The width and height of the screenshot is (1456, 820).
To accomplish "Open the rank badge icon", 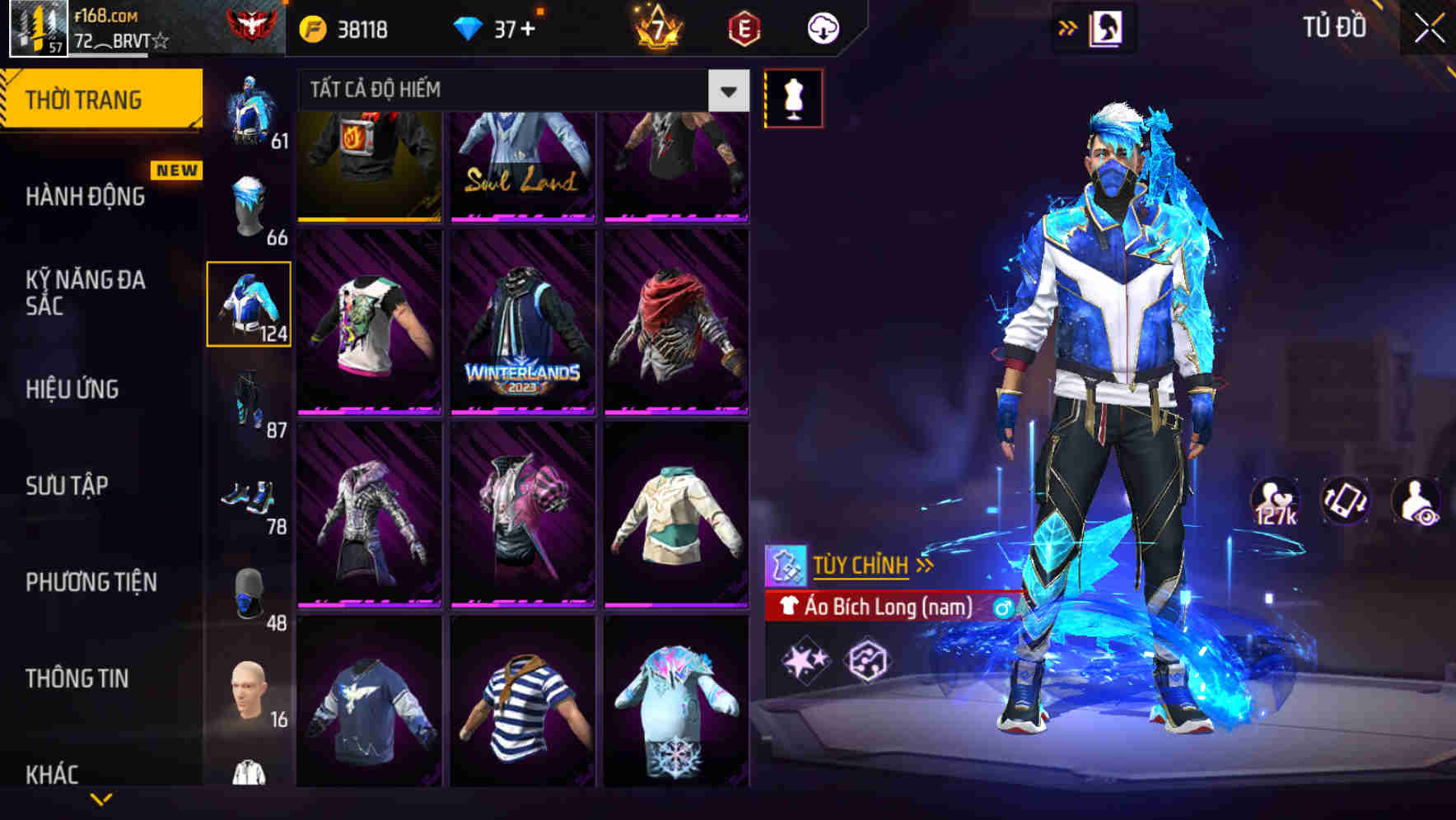I will pos(241,25).
